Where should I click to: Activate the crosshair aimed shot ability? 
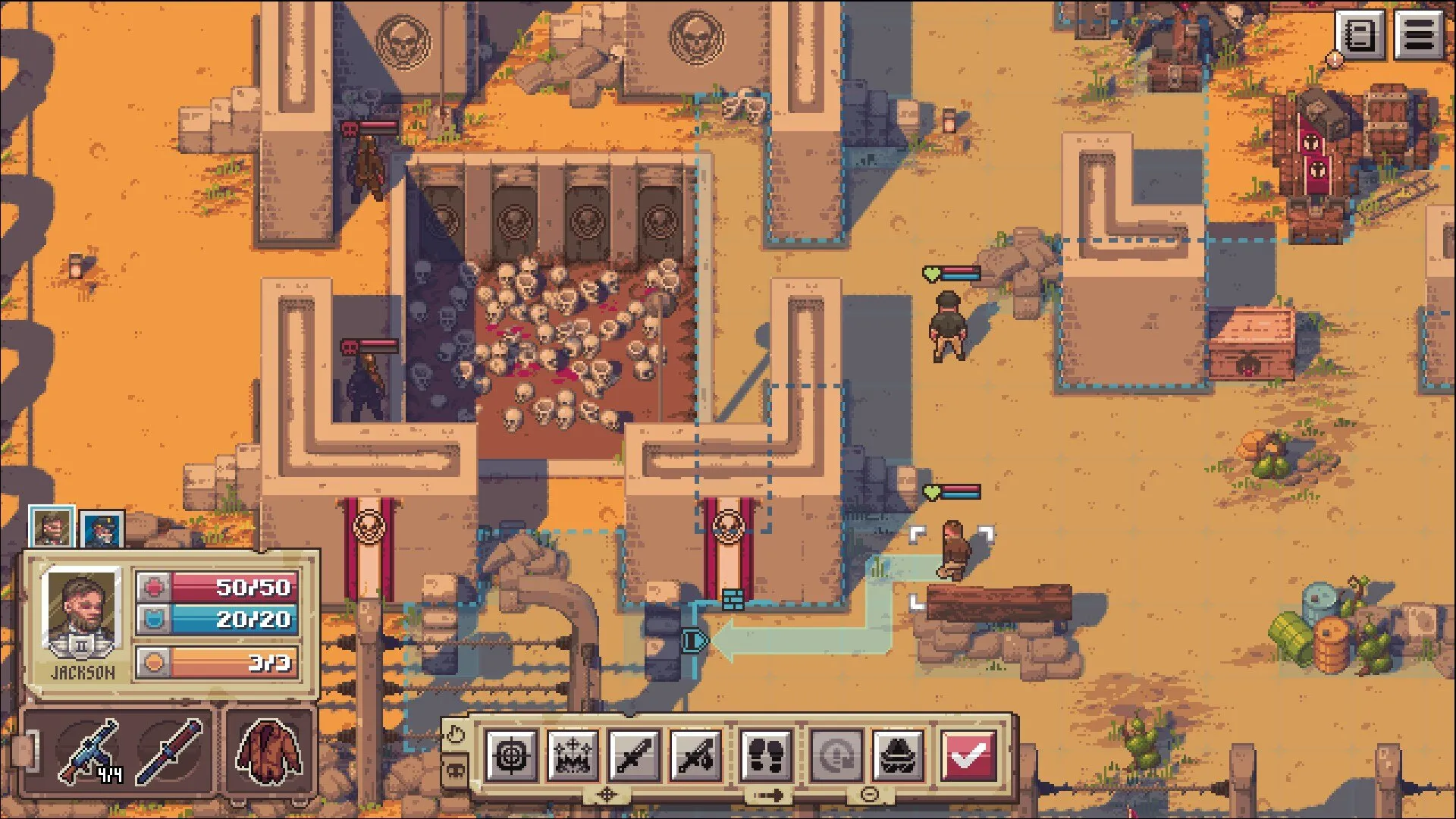pyautogui.click(x=511, y=755)
